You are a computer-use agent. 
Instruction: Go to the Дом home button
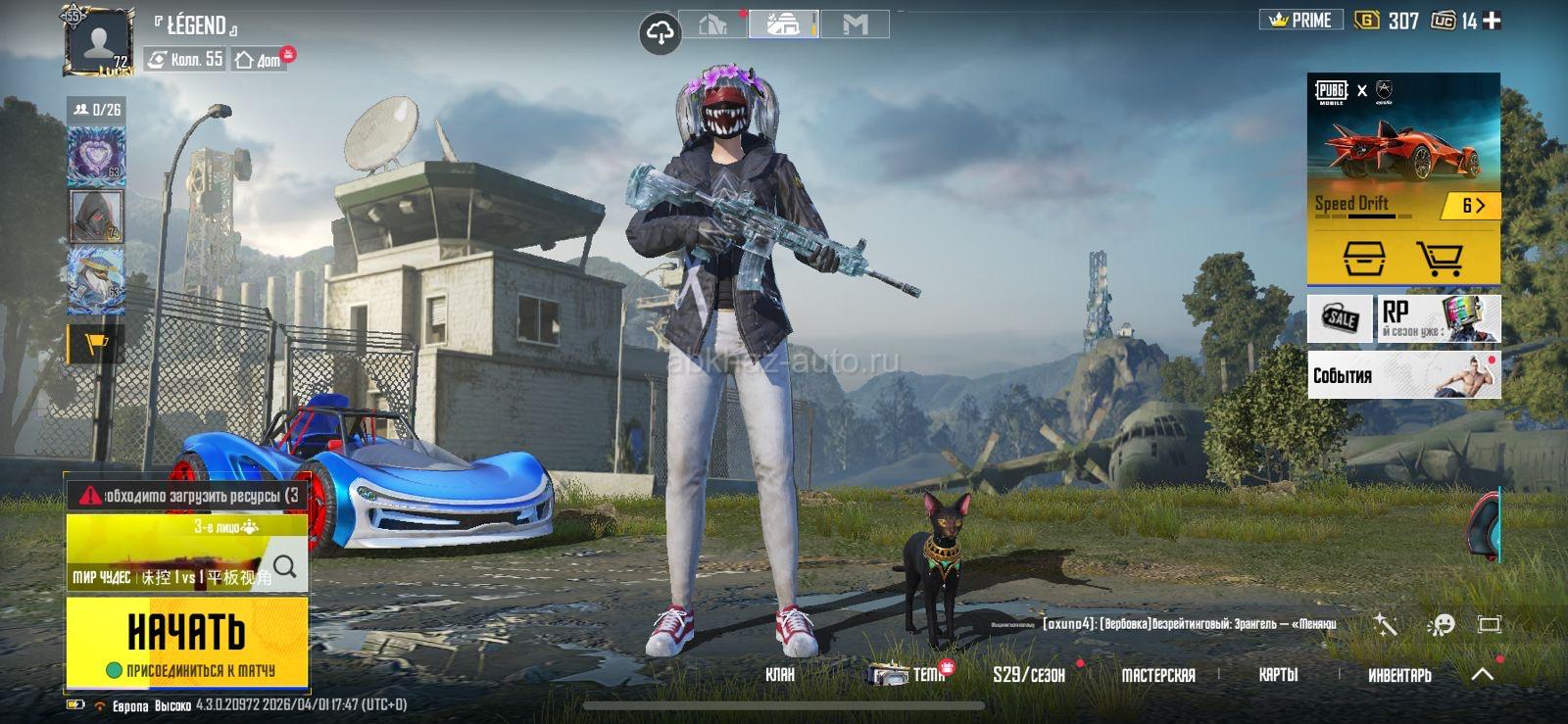(259, 60)
